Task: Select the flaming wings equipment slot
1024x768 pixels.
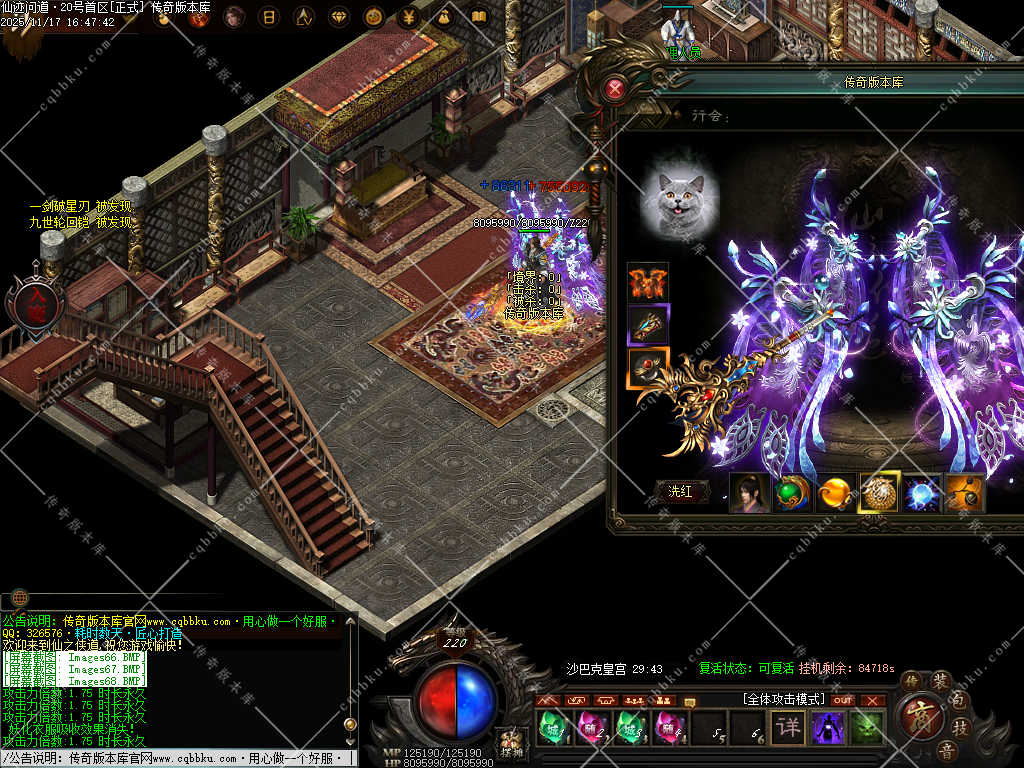Action: coord(648,283)
